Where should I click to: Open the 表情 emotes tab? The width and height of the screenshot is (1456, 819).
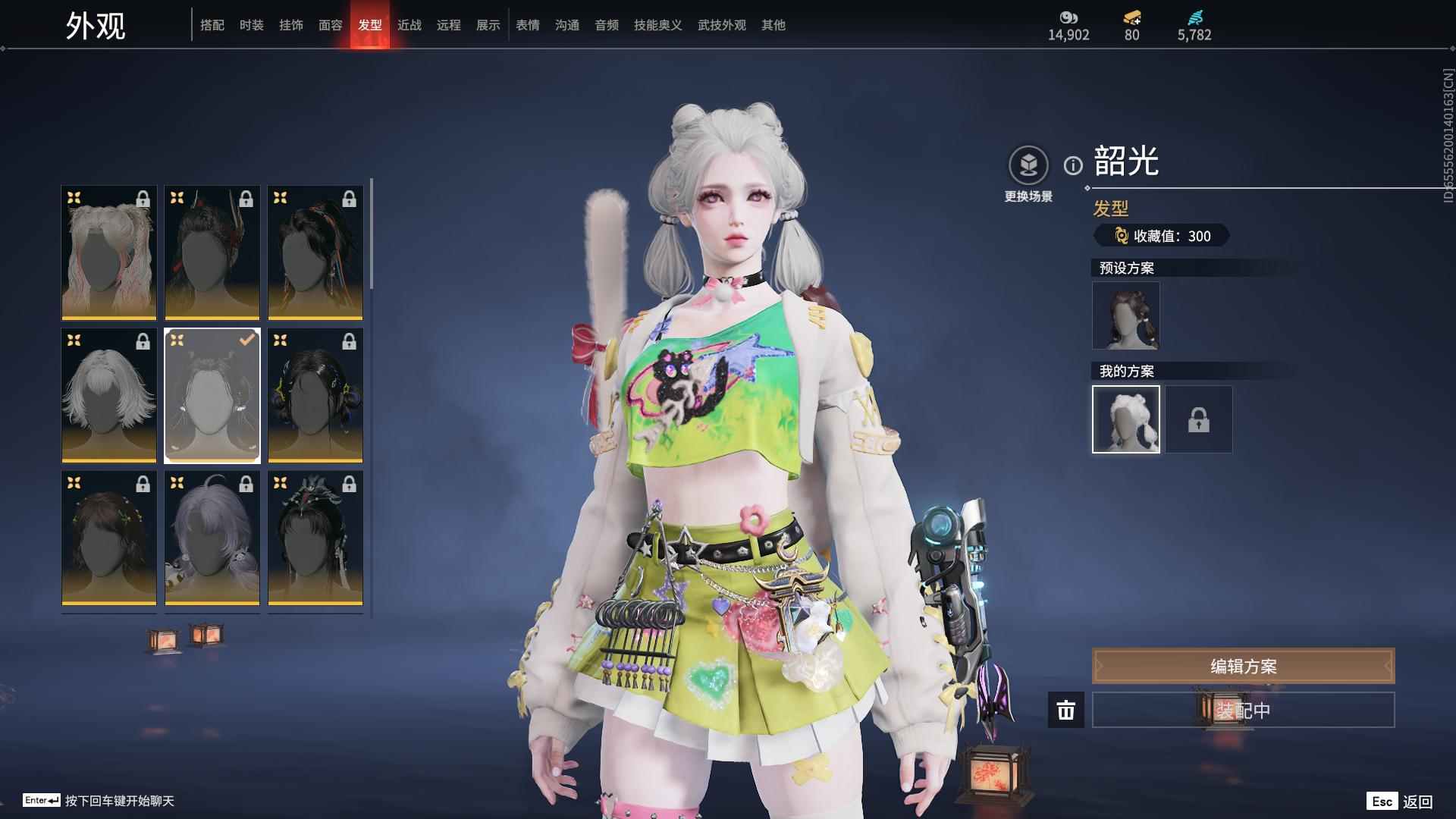pyautogui.click(x=528, y=25)
